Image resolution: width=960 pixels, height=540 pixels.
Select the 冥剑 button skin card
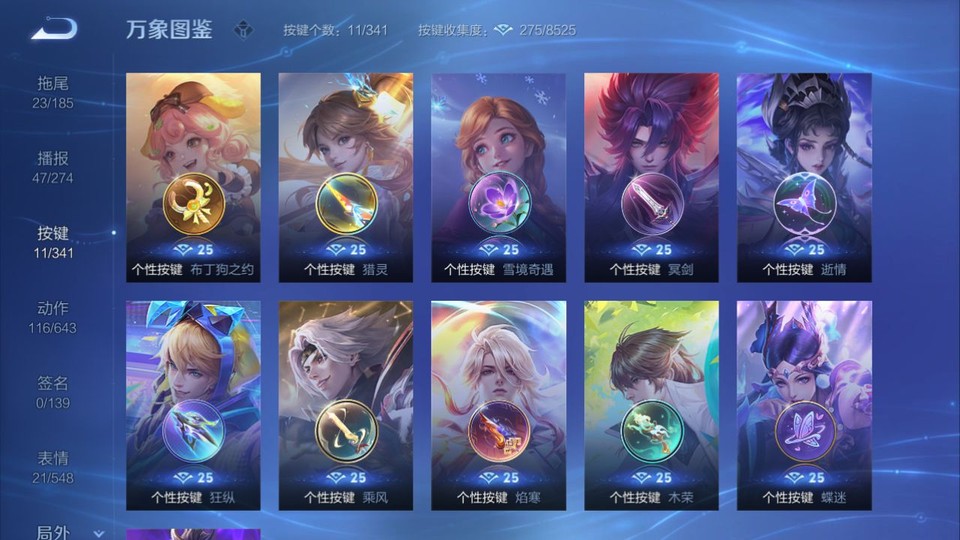coord(651,177)
